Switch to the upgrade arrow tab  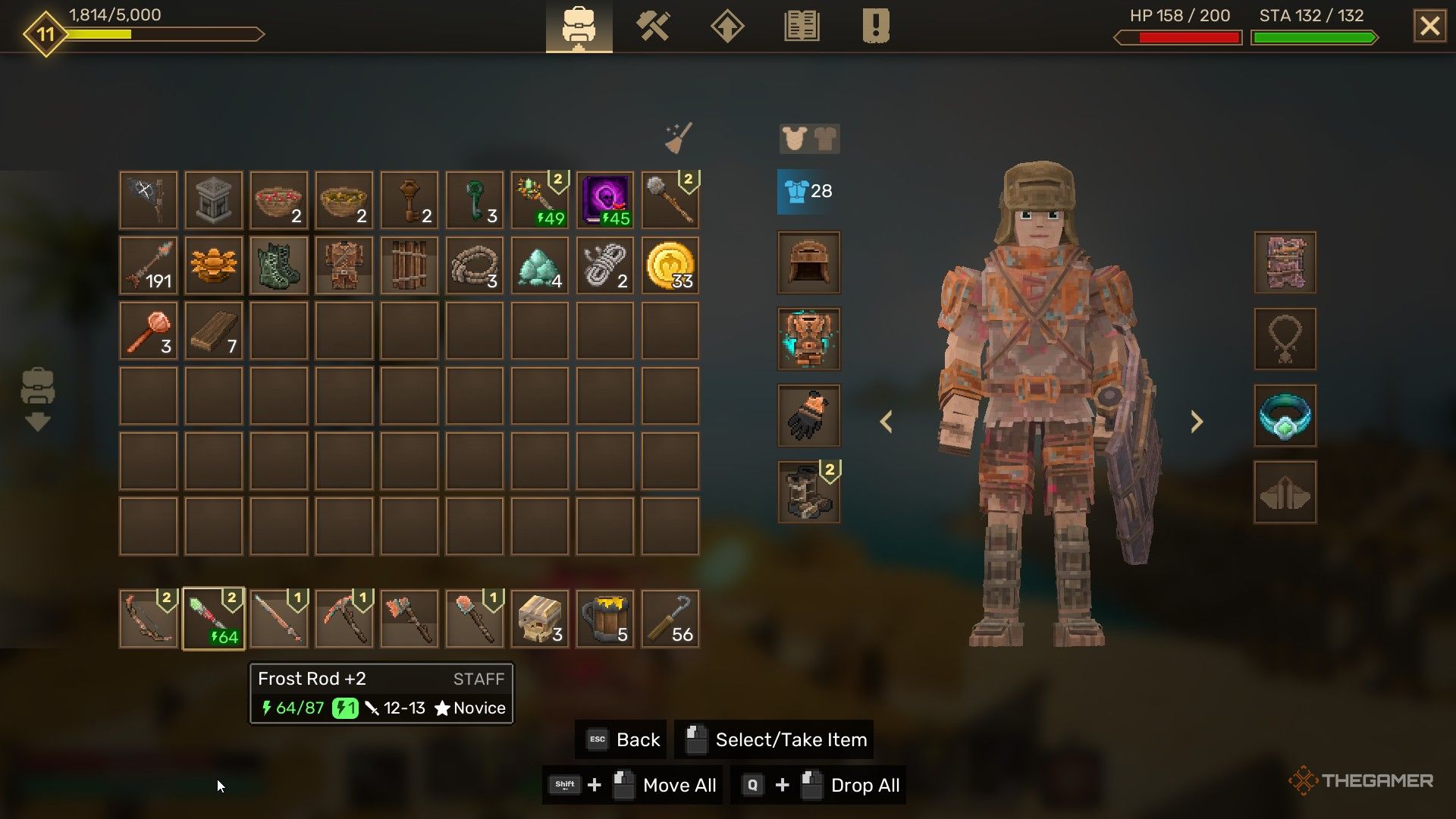(726, 27)
